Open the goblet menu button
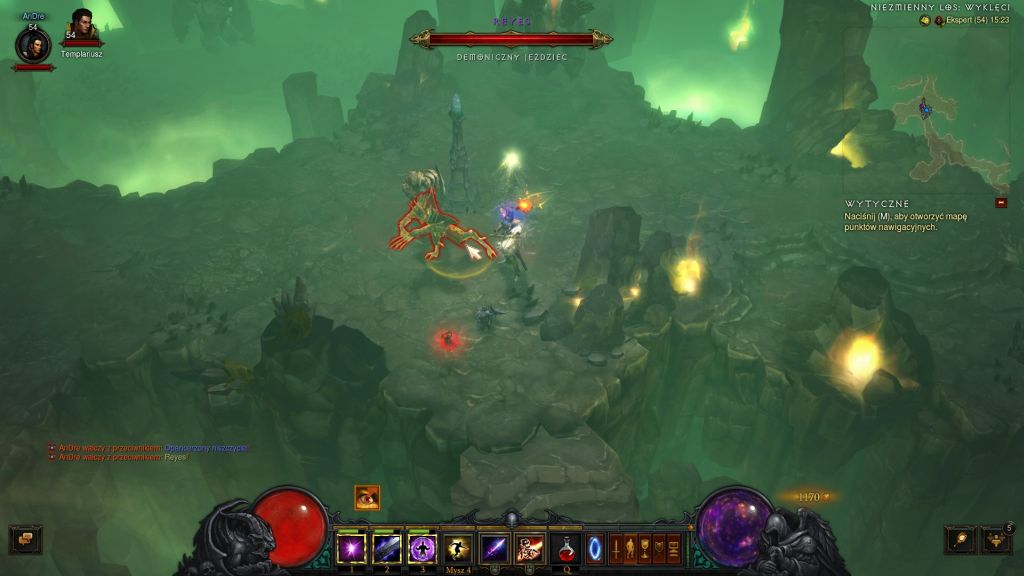The image size is (1024, 576). (x=645, y=548)
